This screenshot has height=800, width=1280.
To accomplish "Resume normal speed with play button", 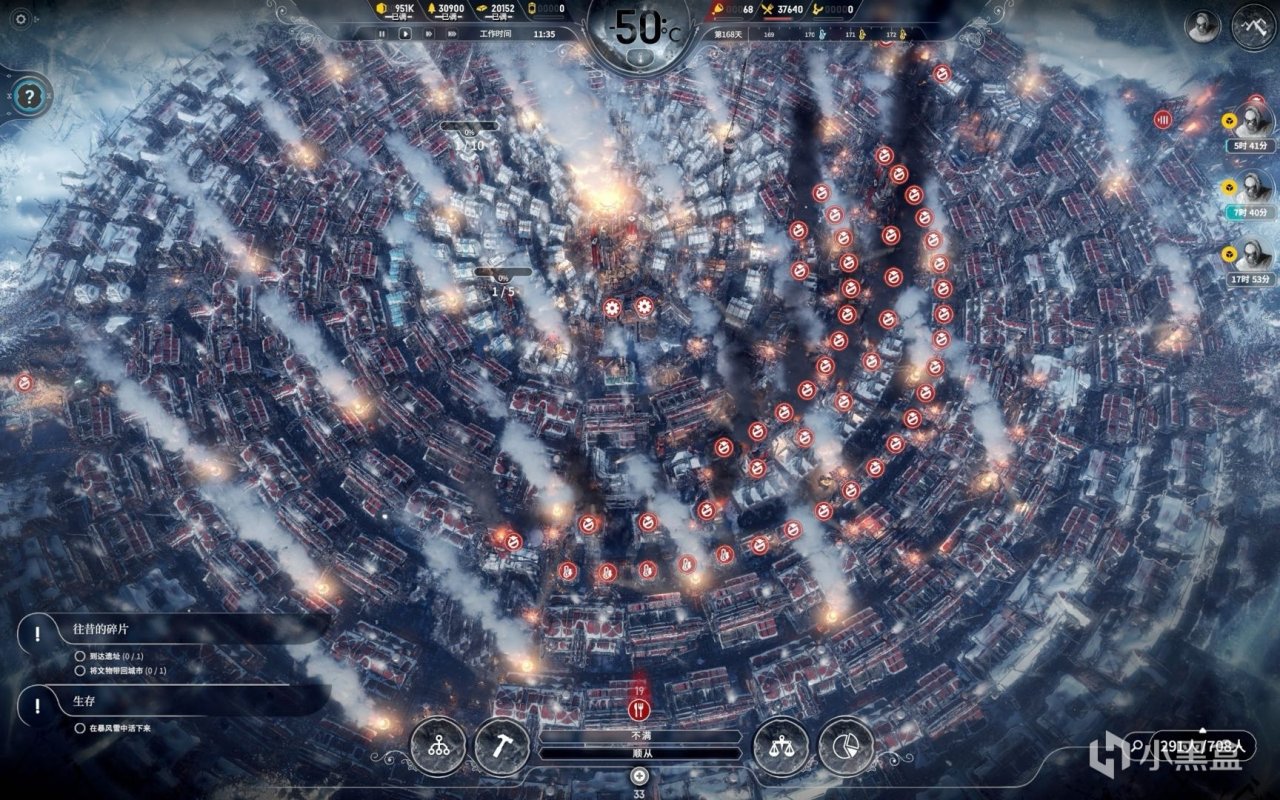I will click(406, 34).
